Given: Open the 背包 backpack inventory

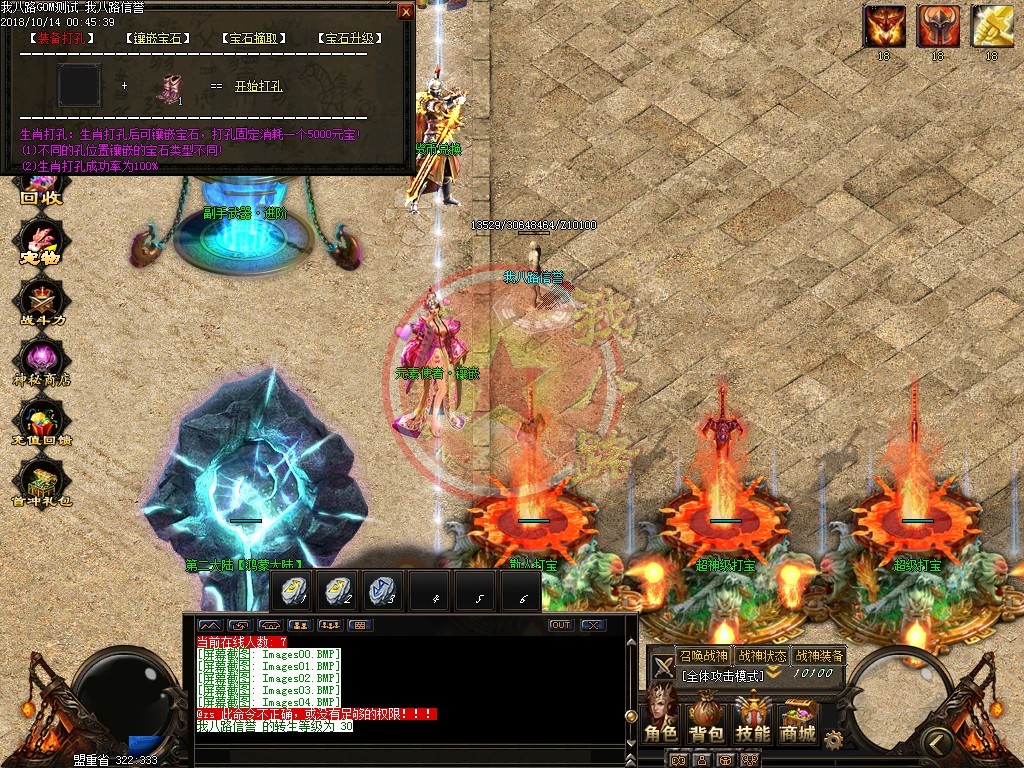Looking at the screenshot, I should (x=706, y=720).
